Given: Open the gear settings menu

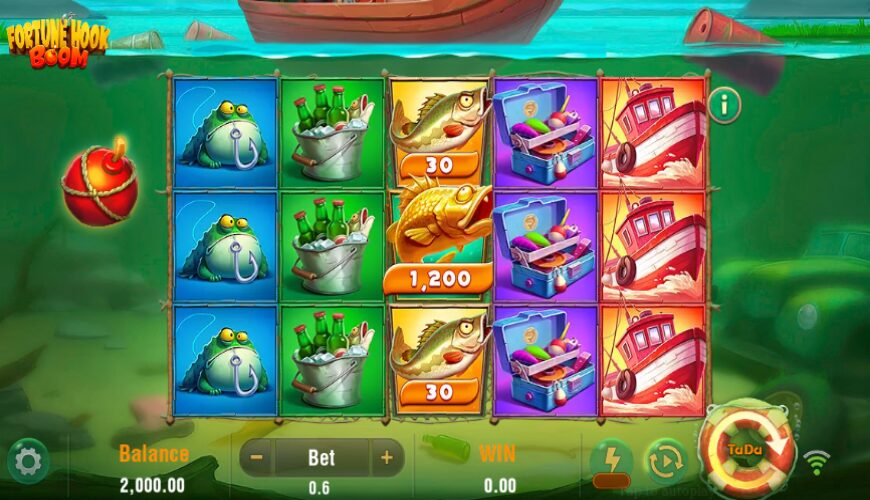Looking at the screenshot, I should click(x=27, y=461).
